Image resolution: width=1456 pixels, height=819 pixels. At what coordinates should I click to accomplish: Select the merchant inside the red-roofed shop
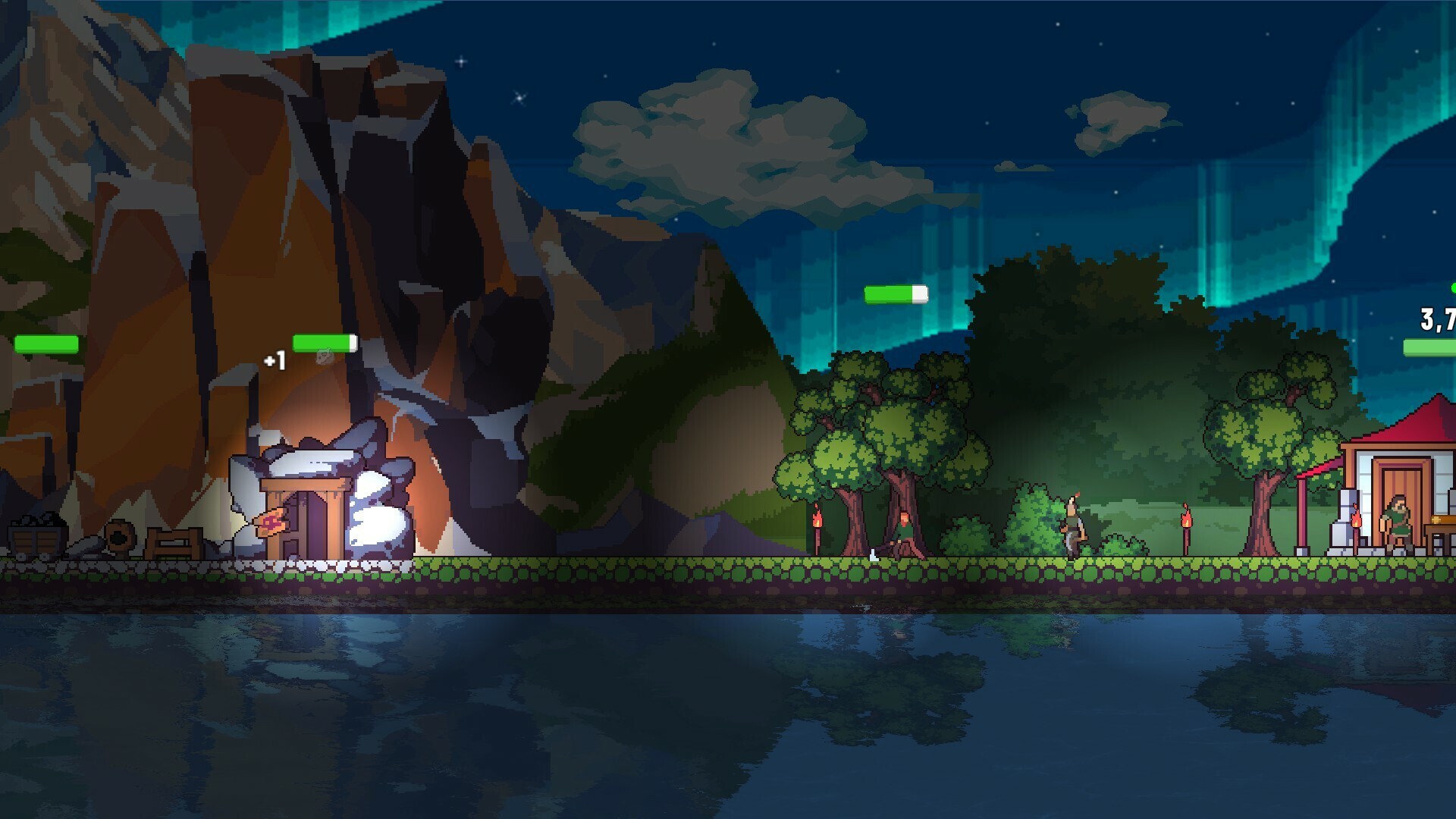(x=1395, y=524)
